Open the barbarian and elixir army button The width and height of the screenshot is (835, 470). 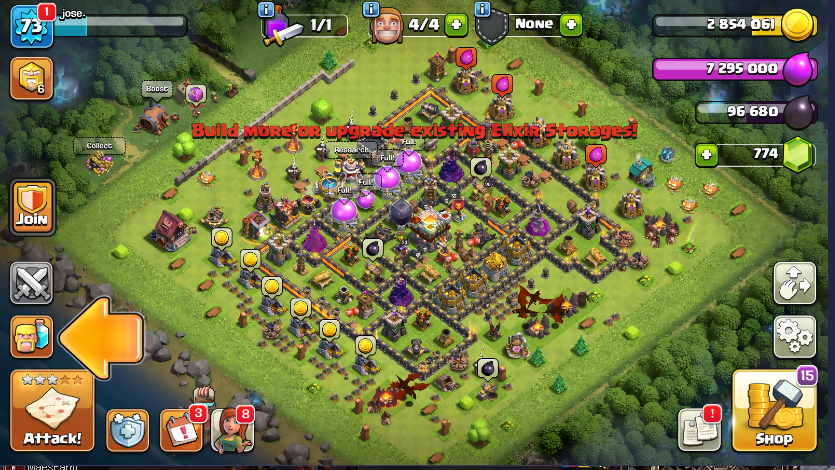pyautogui.click(x=31, y=336)
